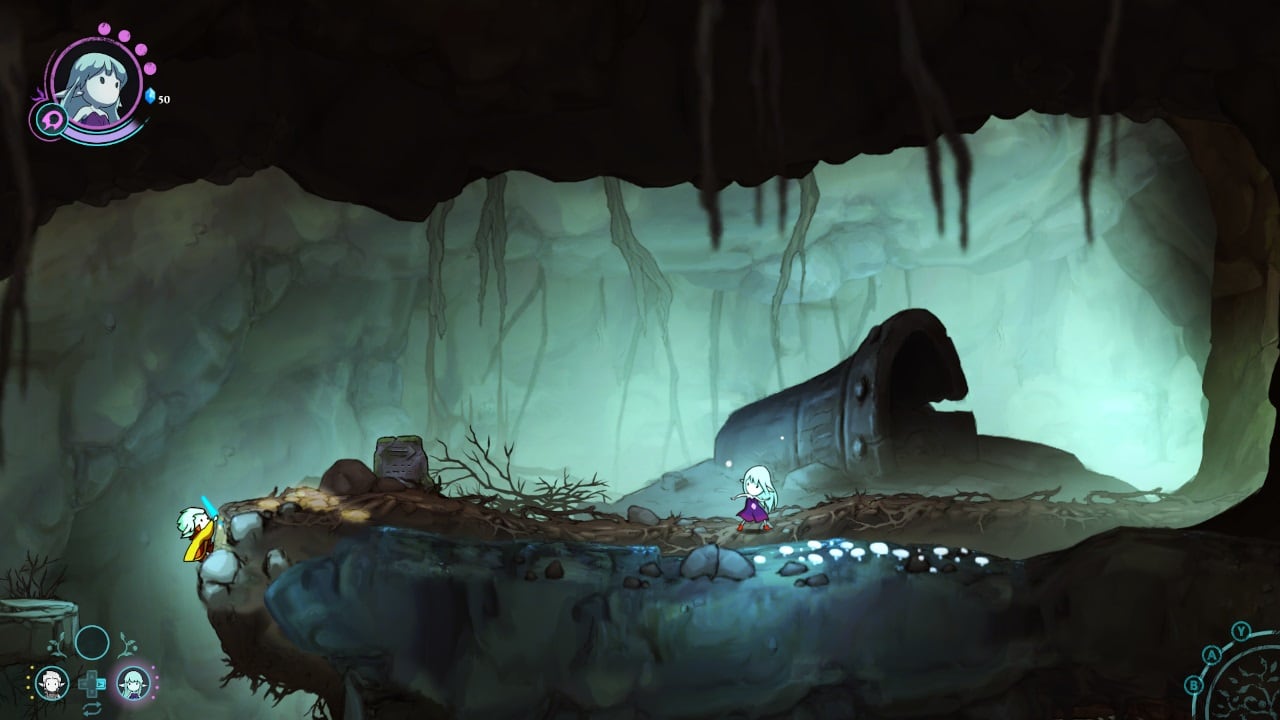Select Adara's glowing portrait near the d-pad icon
This screenshot has width=1280, height=720.
point(133,683)
